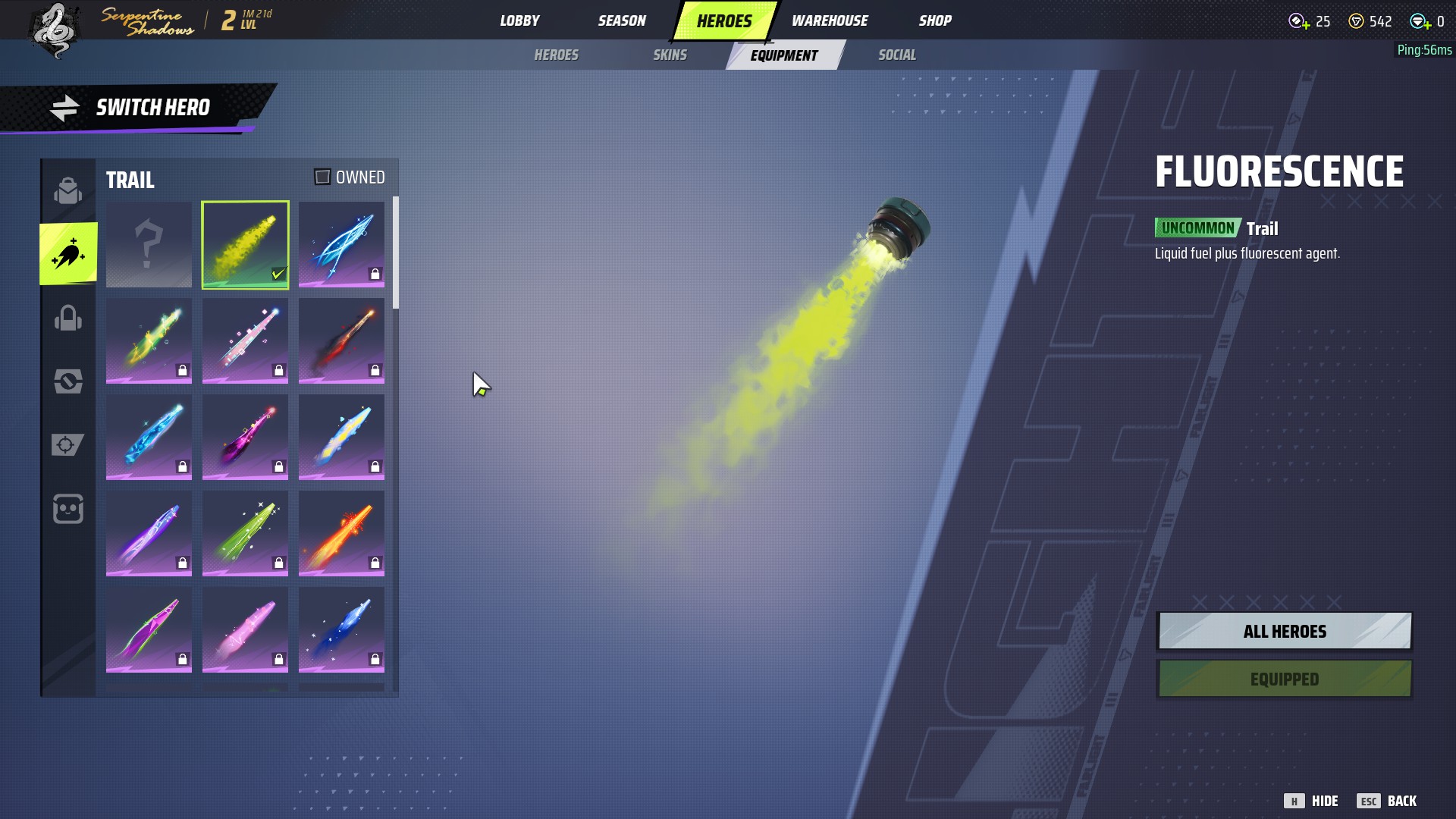Open the Lobby menu
1456x819 pixels.
click(519, 20)
